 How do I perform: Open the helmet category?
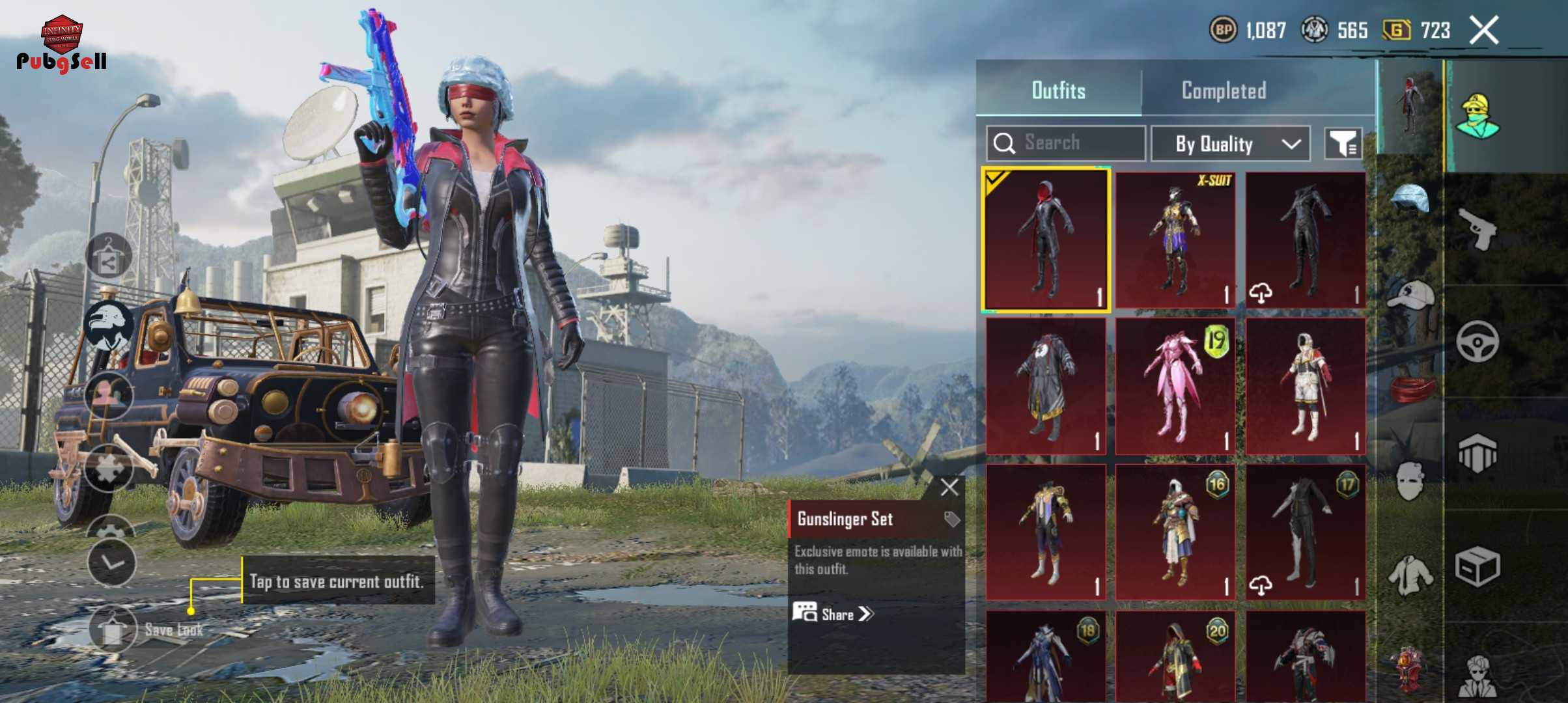coord(1410,199)
